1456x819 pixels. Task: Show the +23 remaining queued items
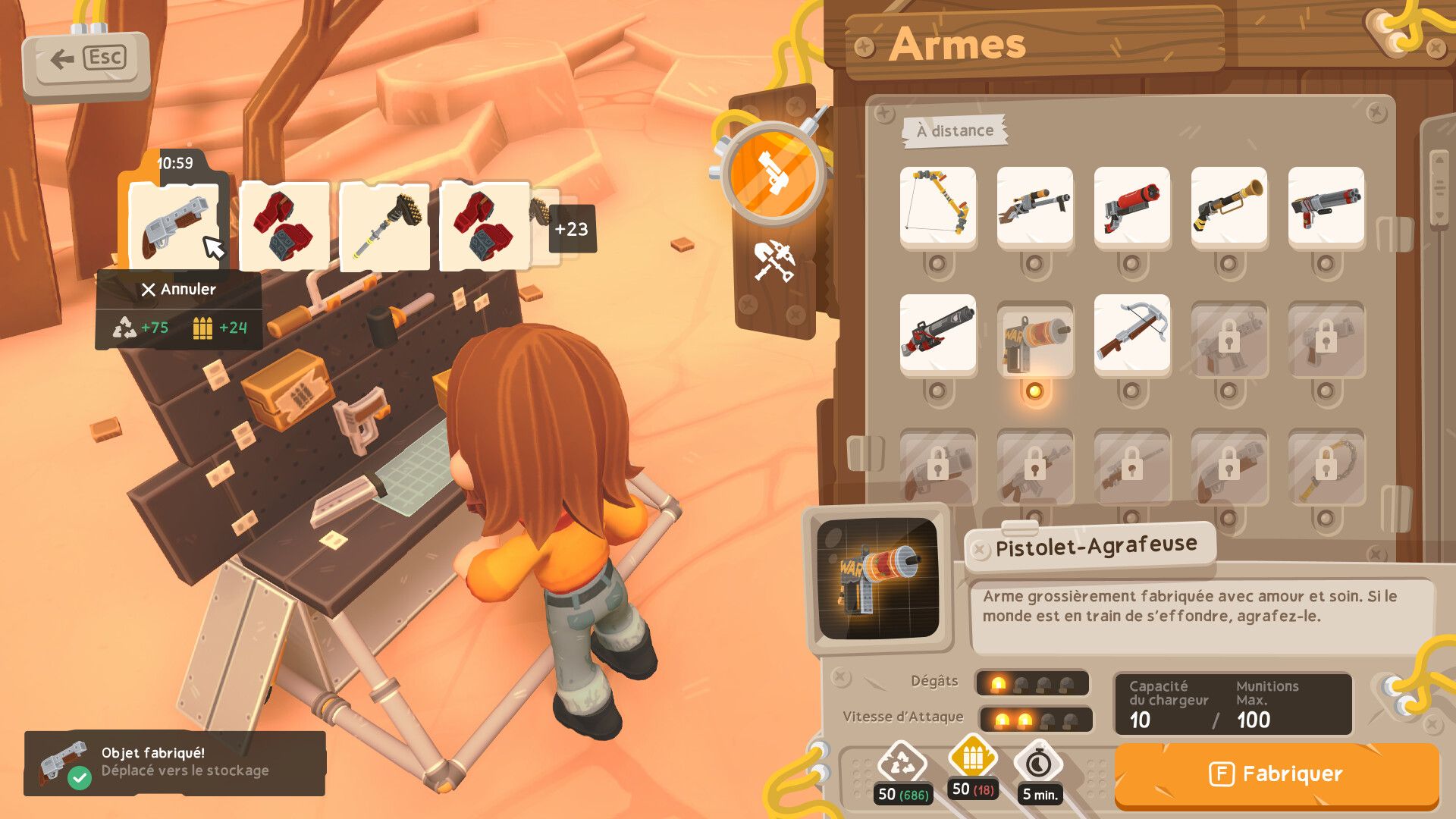[x=572, y=229]
